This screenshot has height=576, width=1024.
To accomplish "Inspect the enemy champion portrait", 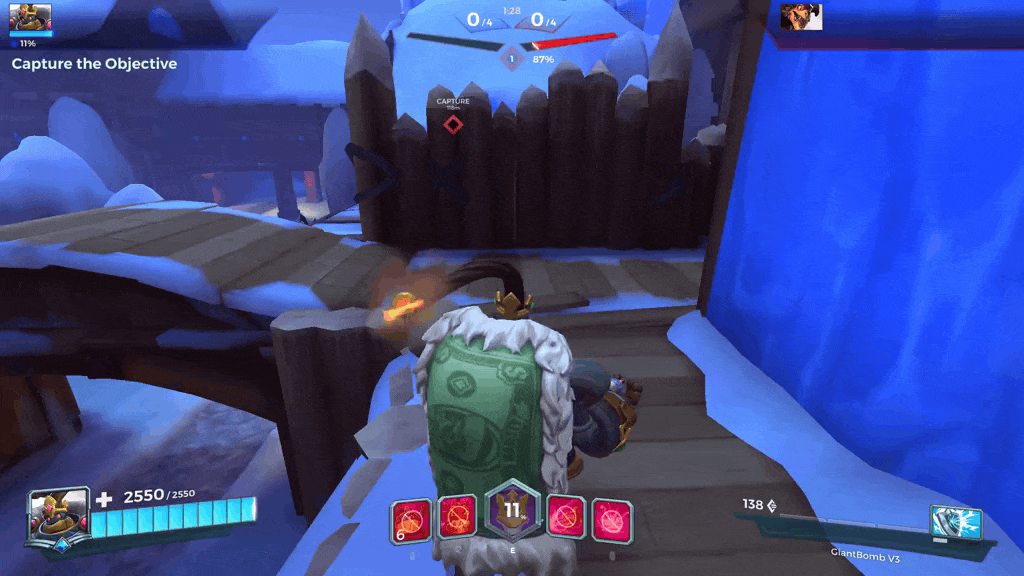I will coord(801,16).
